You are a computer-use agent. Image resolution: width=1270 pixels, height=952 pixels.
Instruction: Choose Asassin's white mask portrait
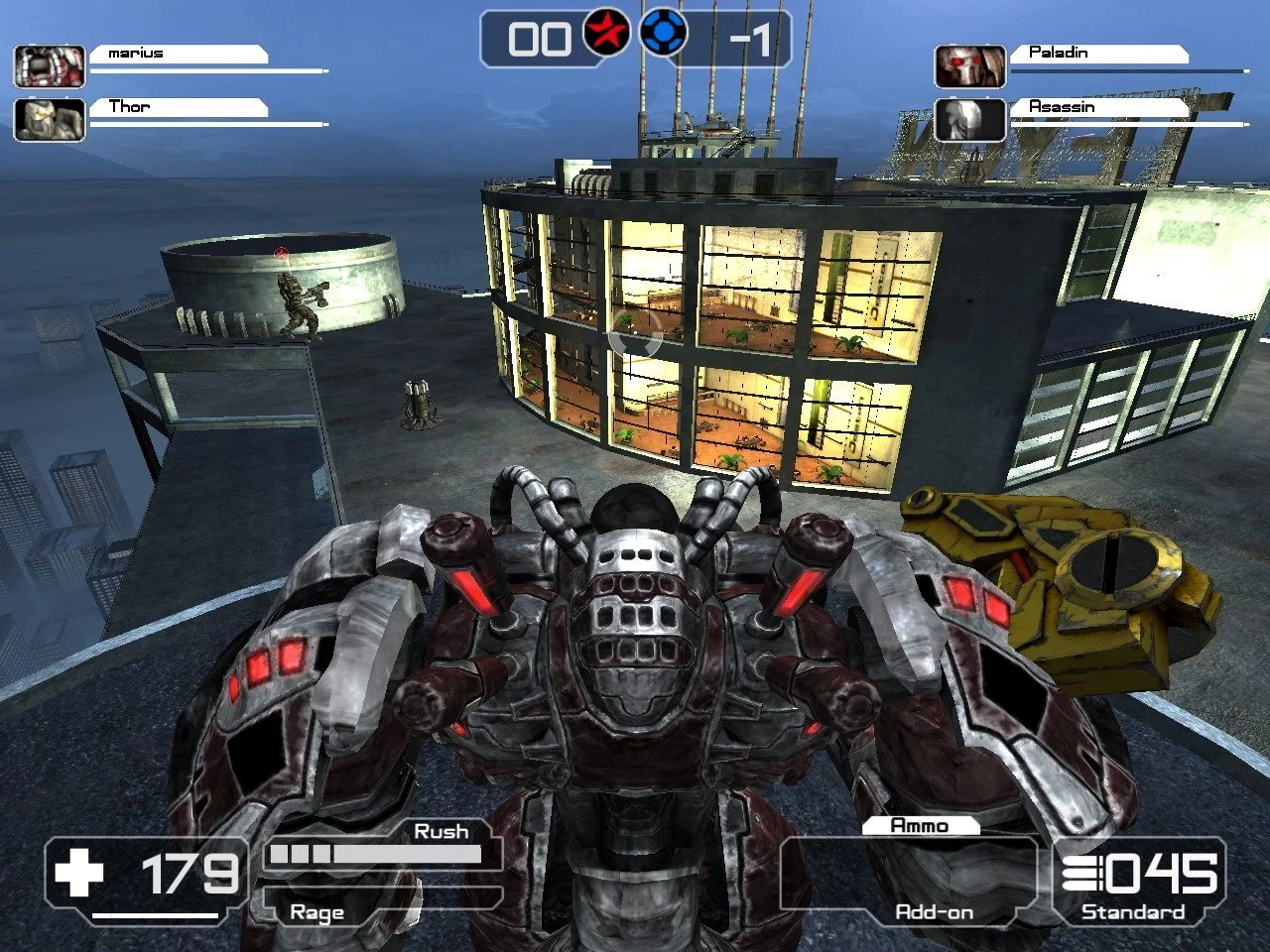969,119
